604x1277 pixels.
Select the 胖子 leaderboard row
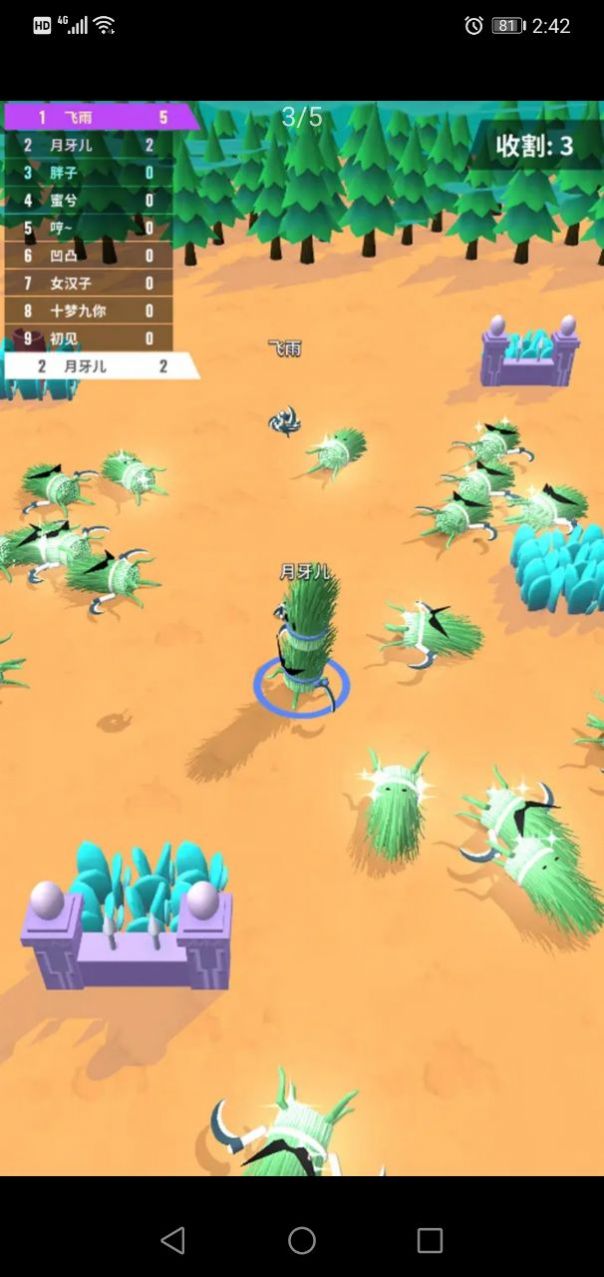click(x=88, y=173)
